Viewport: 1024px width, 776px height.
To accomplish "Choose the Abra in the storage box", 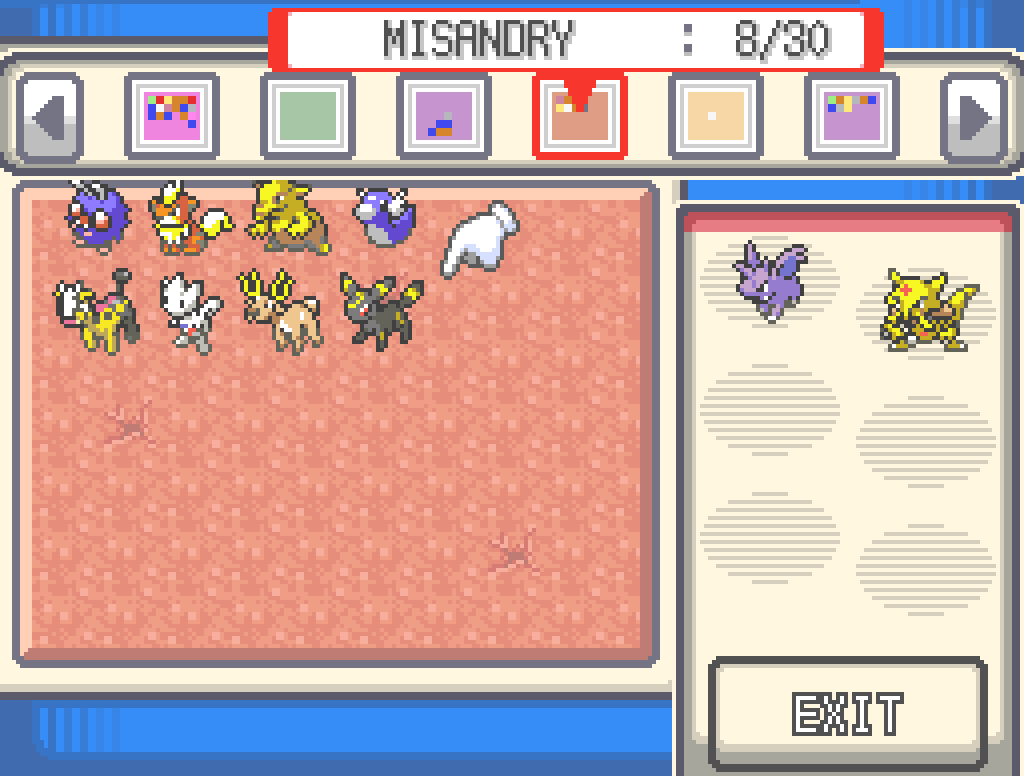I will click(288, 216).
